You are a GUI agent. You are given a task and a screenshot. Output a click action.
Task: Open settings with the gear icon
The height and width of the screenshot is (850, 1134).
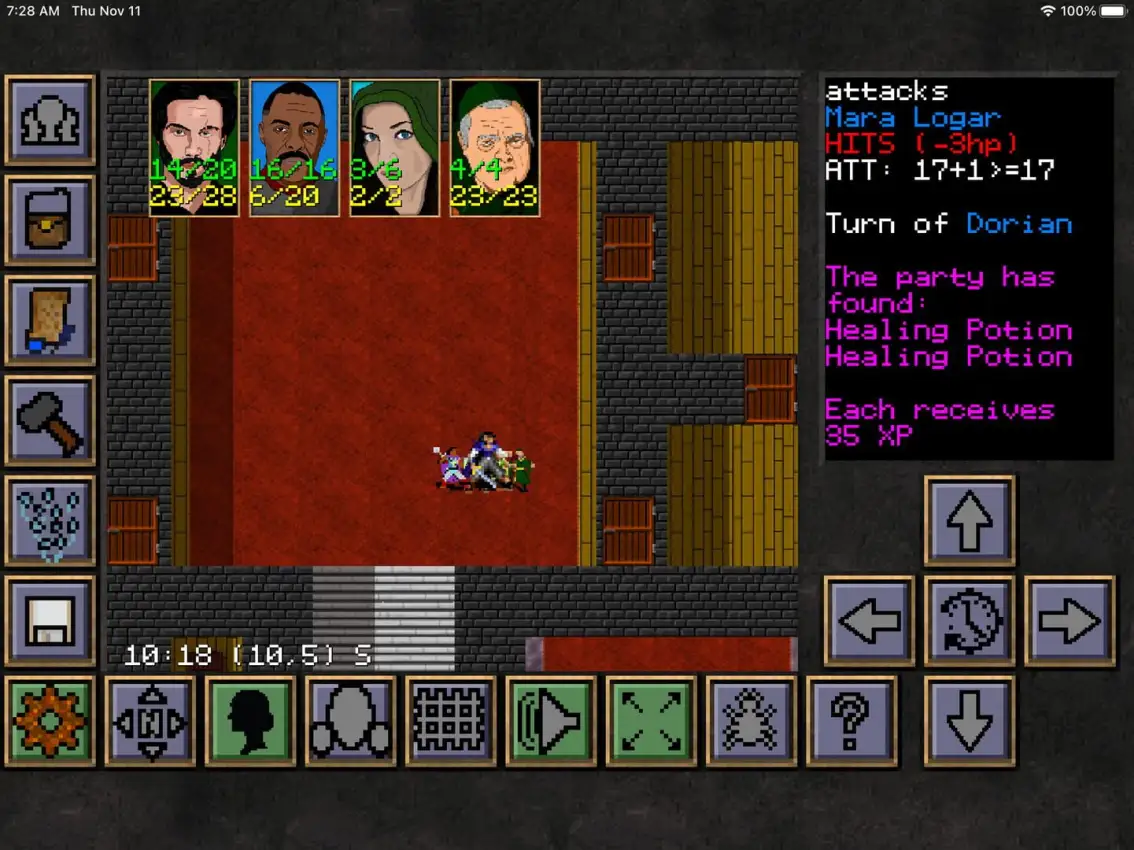click(x=50, y=720)
